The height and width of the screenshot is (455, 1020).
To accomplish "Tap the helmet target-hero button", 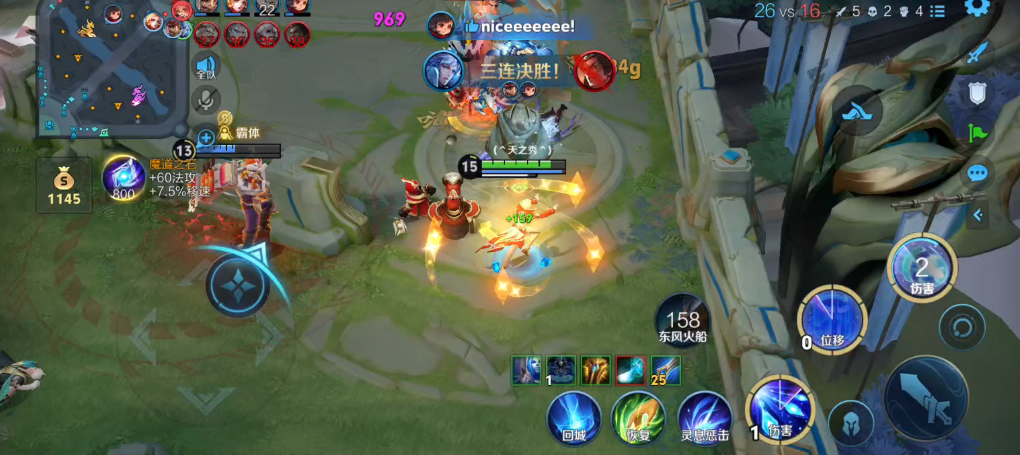I will 852,421.
